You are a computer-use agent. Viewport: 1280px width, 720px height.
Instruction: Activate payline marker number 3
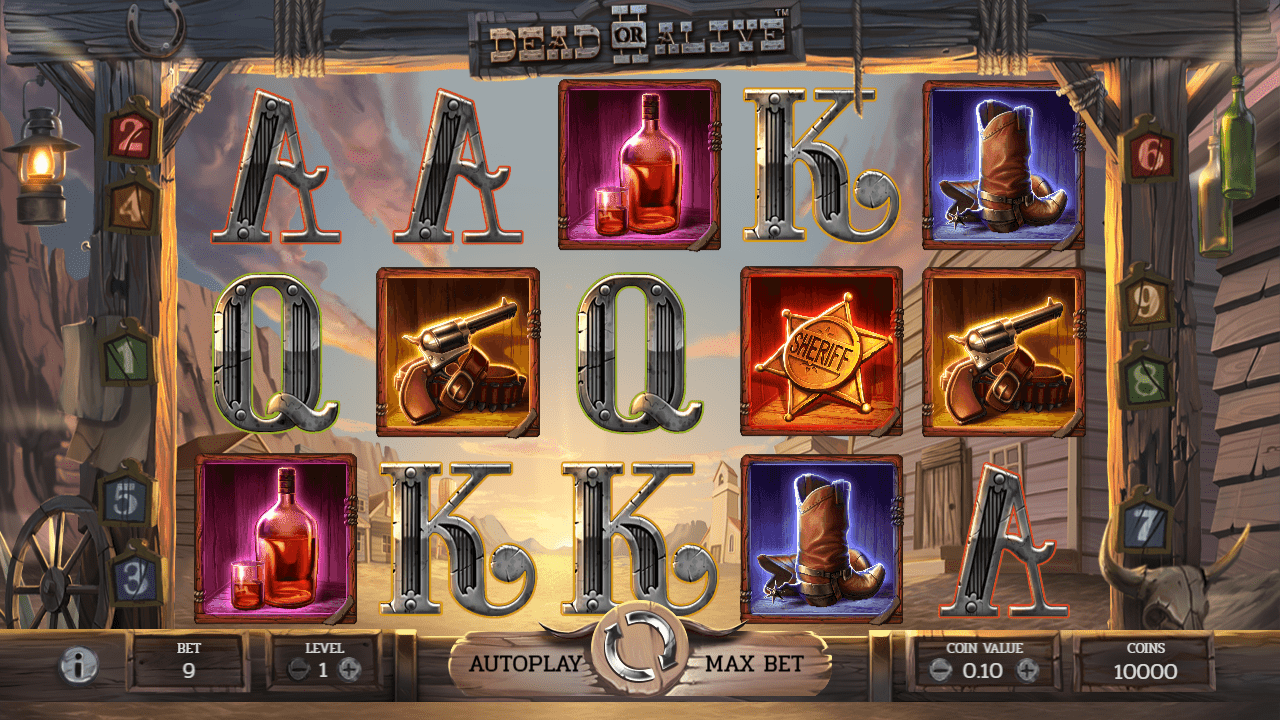pos(134,577)
